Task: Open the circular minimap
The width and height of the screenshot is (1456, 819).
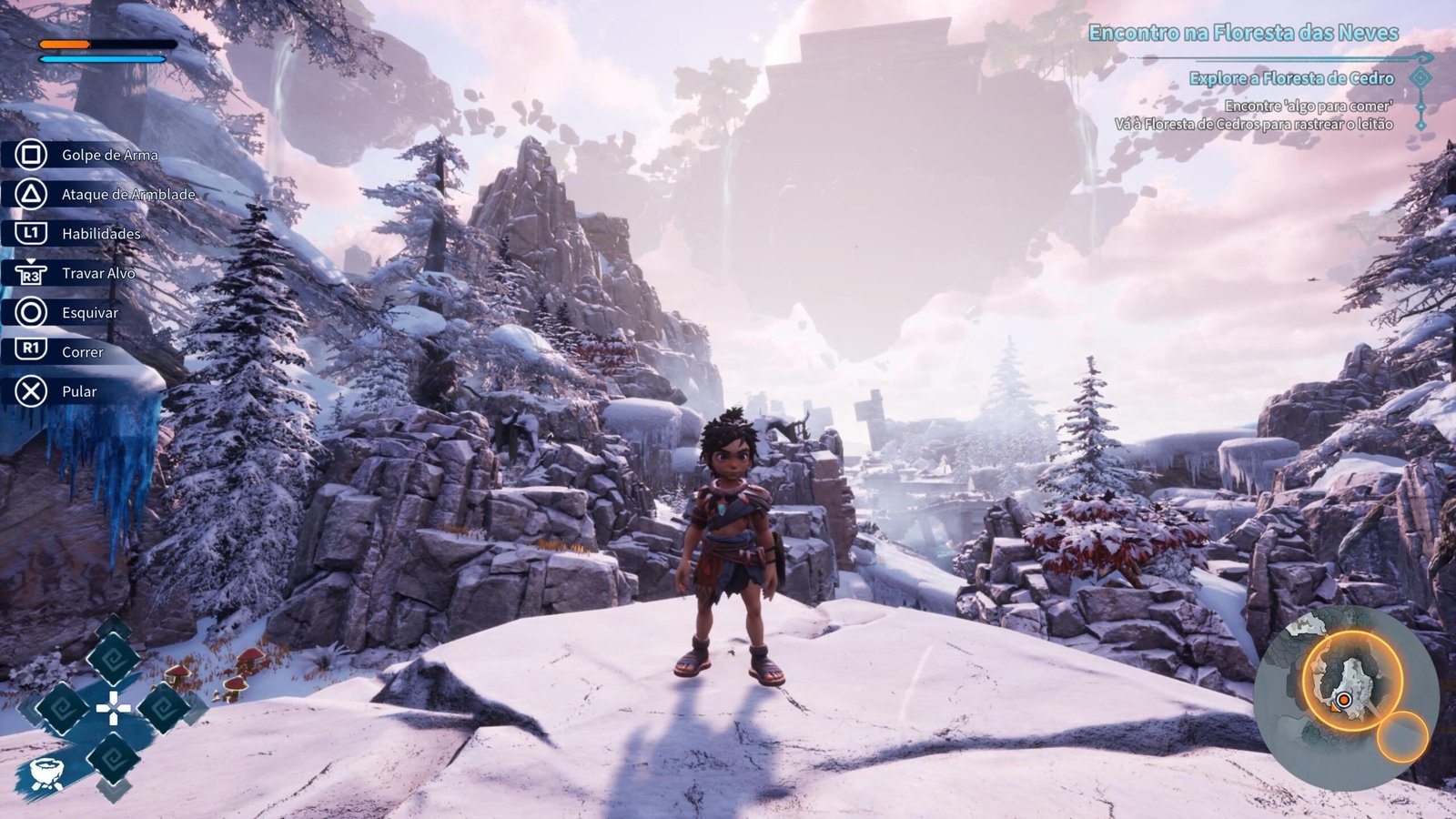Action: pos(1345,698)
